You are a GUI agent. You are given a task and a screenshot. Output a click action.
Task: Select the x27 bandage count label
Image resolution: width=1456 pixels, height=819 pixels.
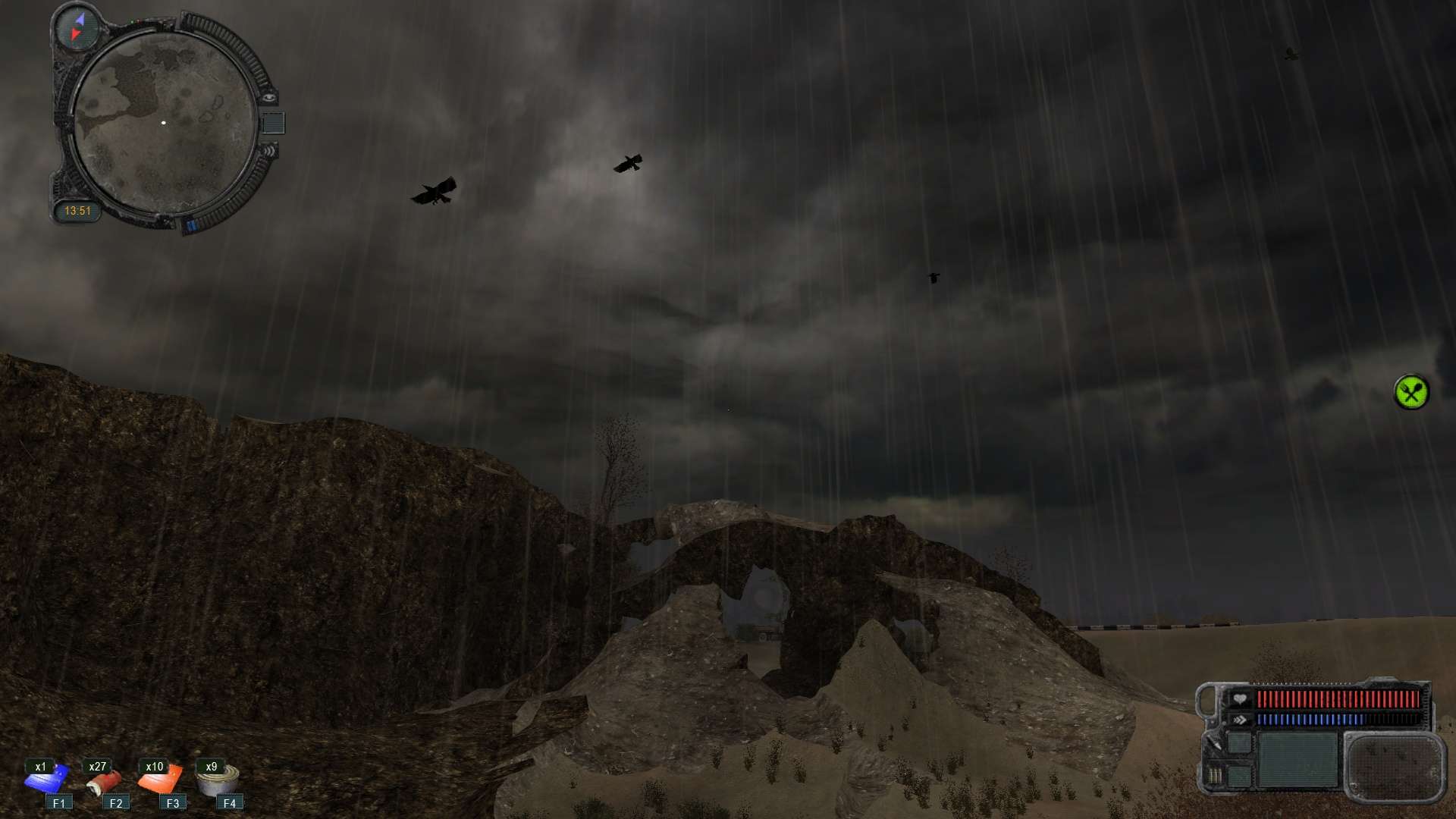99,766
